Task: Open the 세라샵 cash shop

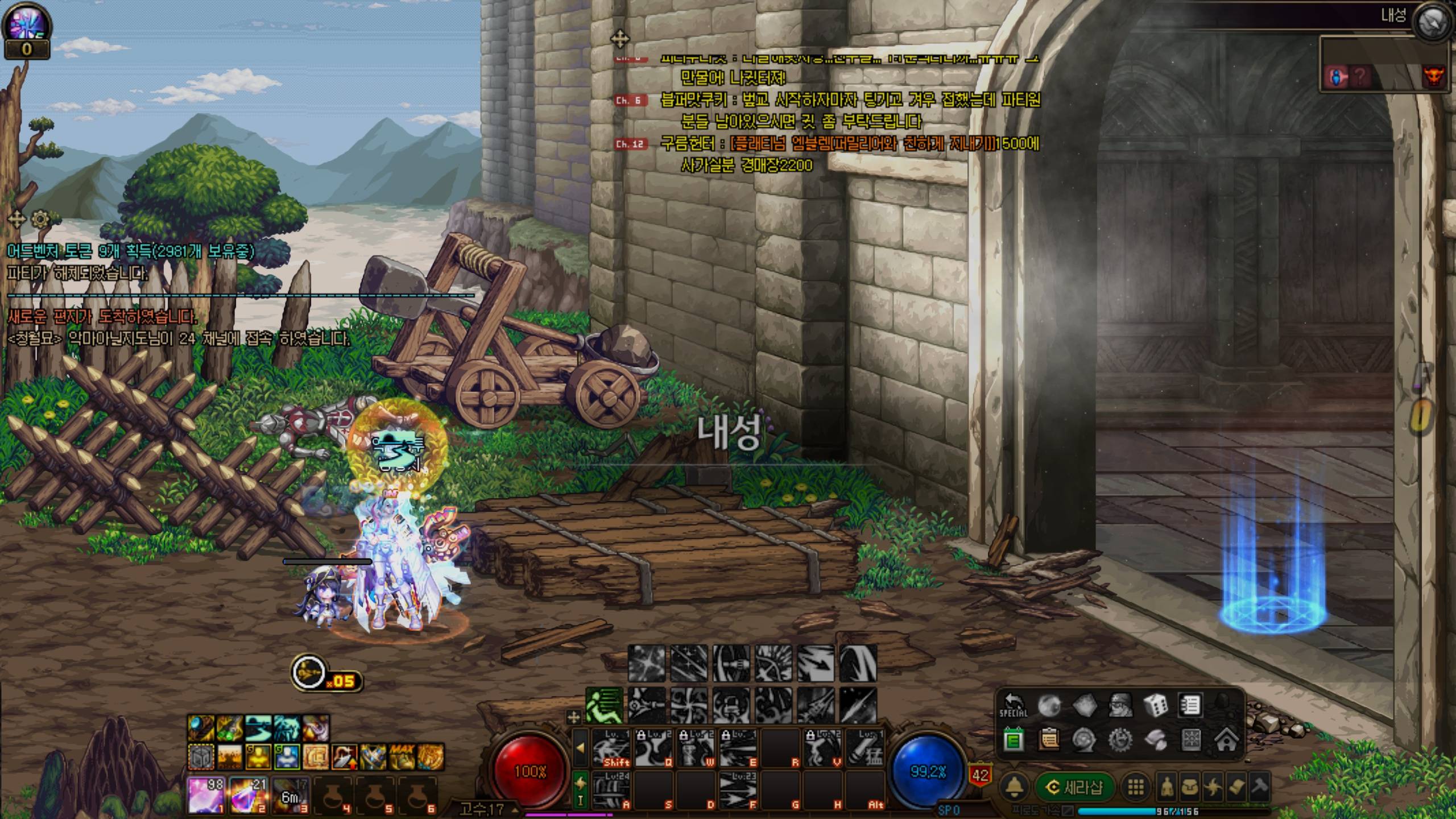Action: (1075, 787)
